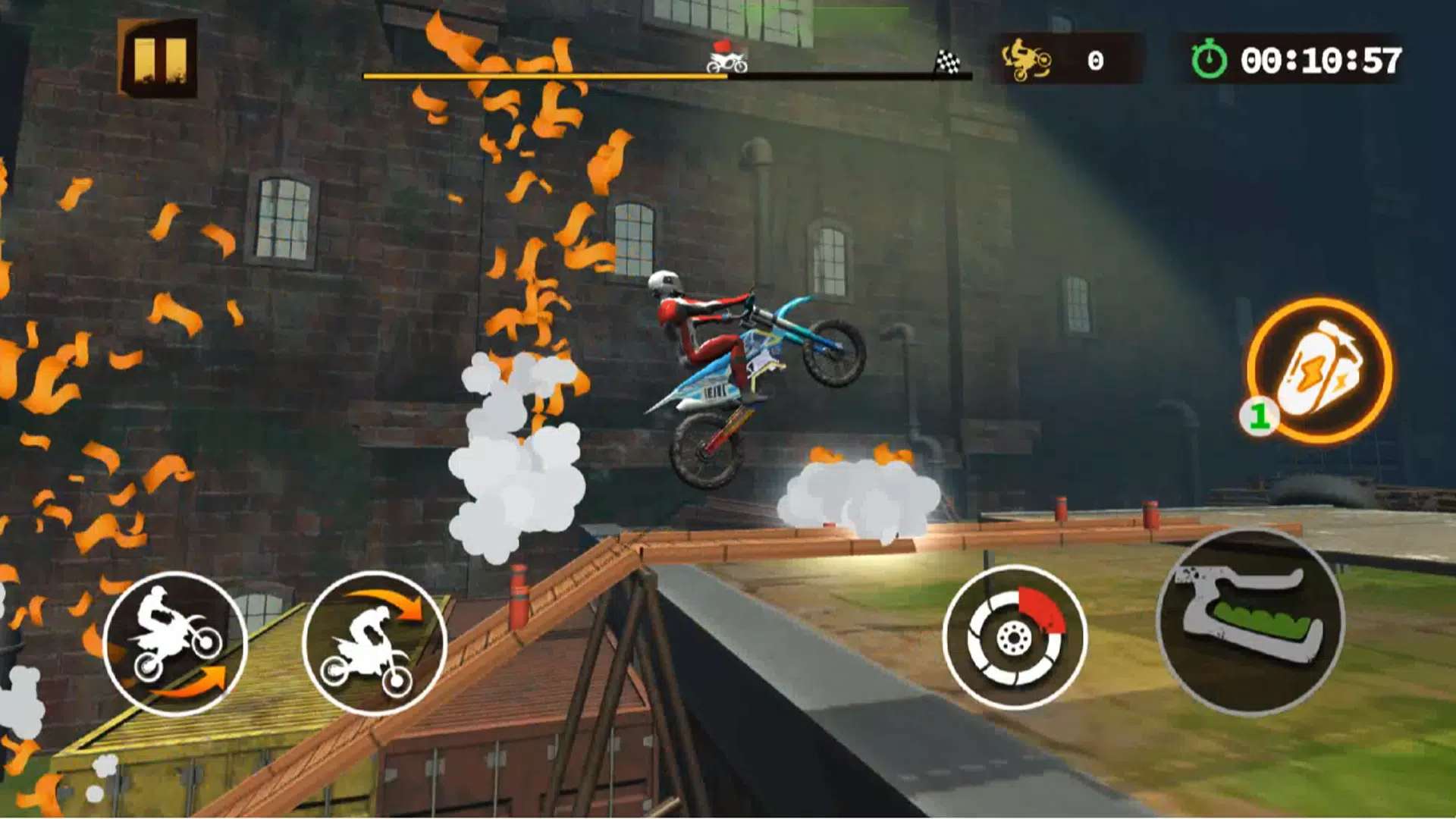Viewport: 1456px width, 819px height.
Task: Tap the lean forward tilt control
Action: coord(374,644)
